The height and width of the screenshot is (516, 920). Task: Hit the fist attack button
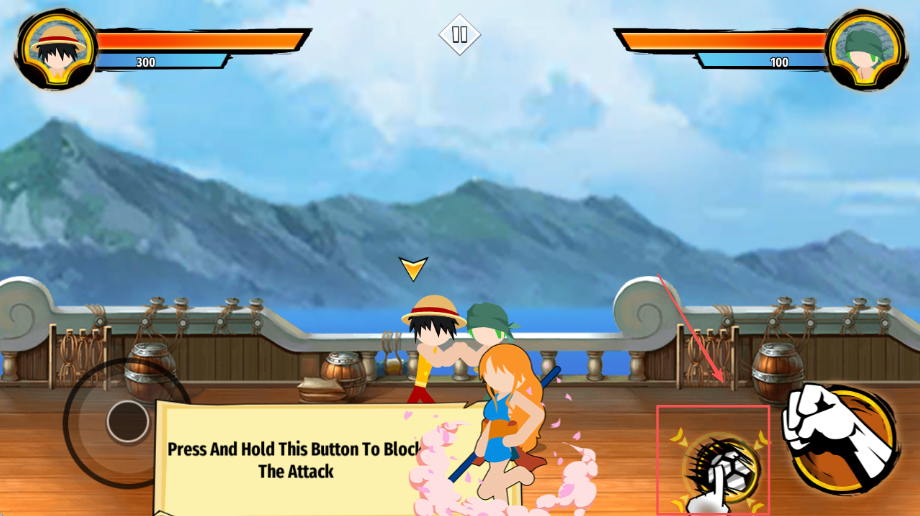842,438
